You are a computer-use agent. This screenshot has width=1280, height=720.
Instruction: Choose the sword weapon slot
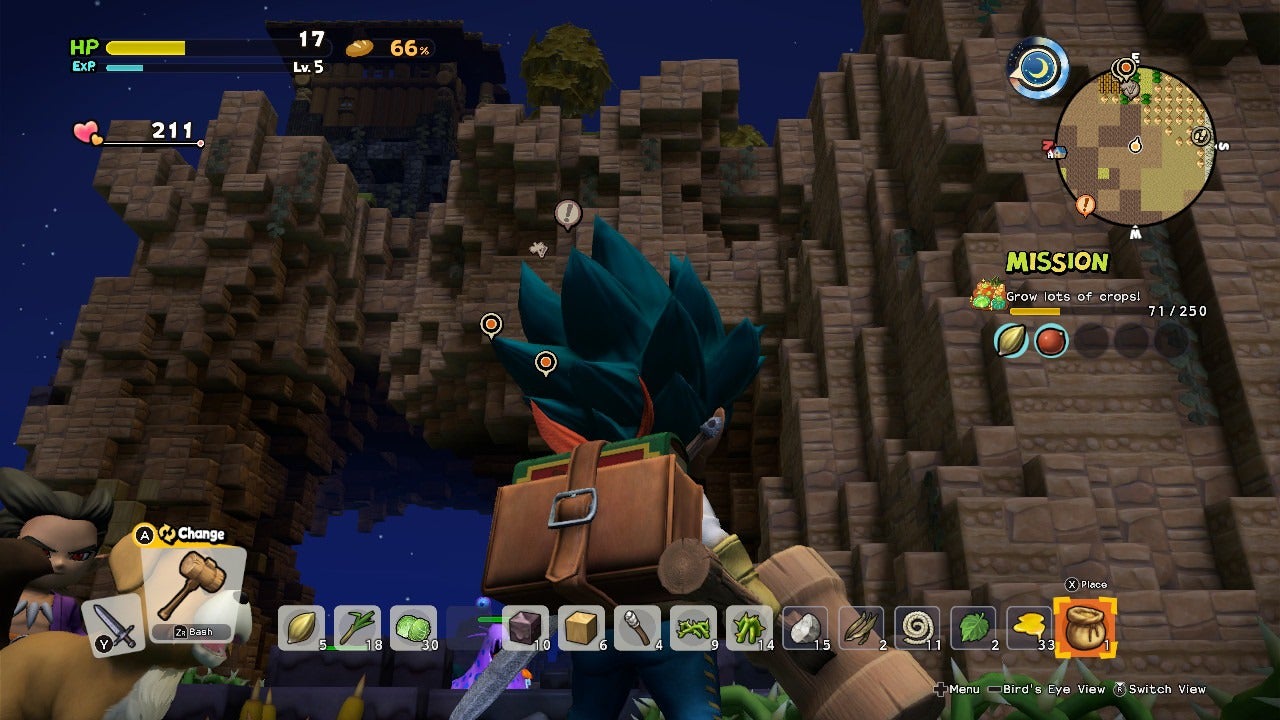click(x=112, y=626)
